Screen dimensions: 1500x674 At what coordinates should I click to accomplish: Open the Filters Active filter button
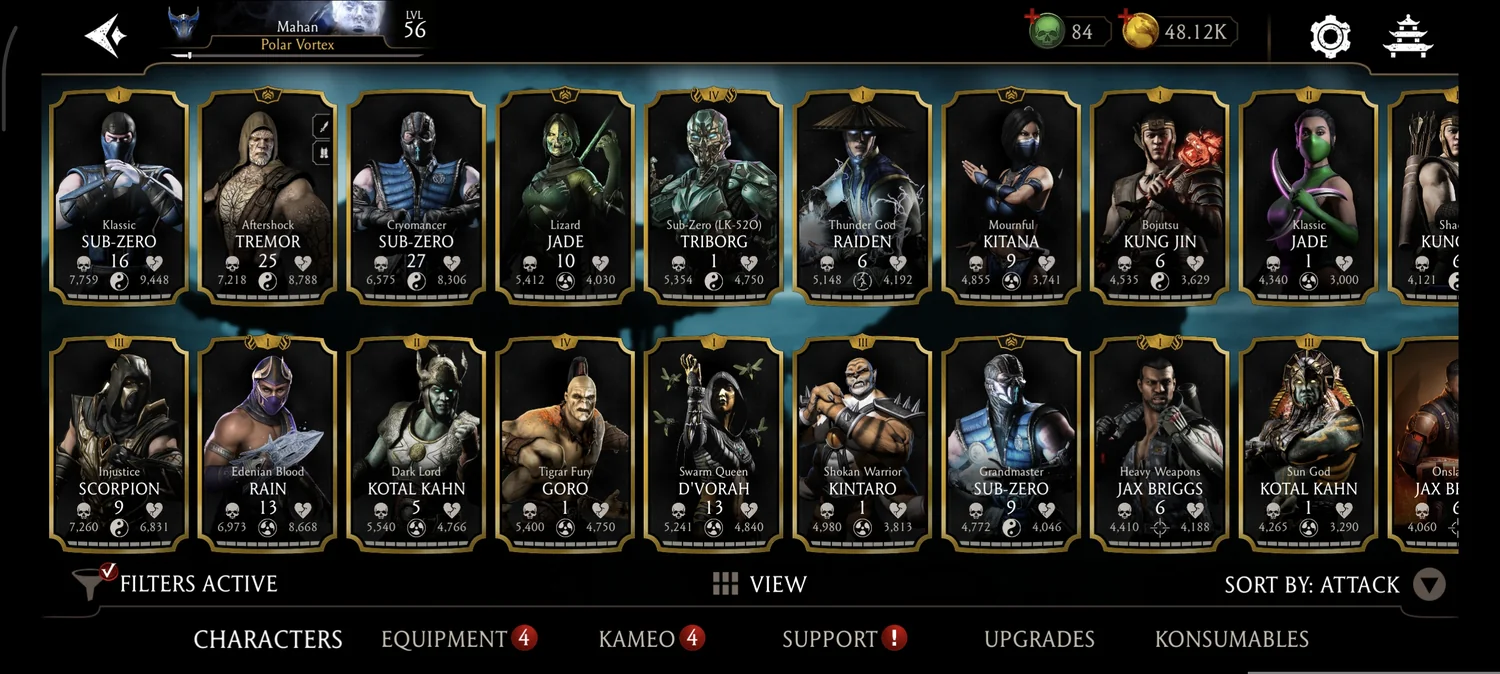coord(176,584)
